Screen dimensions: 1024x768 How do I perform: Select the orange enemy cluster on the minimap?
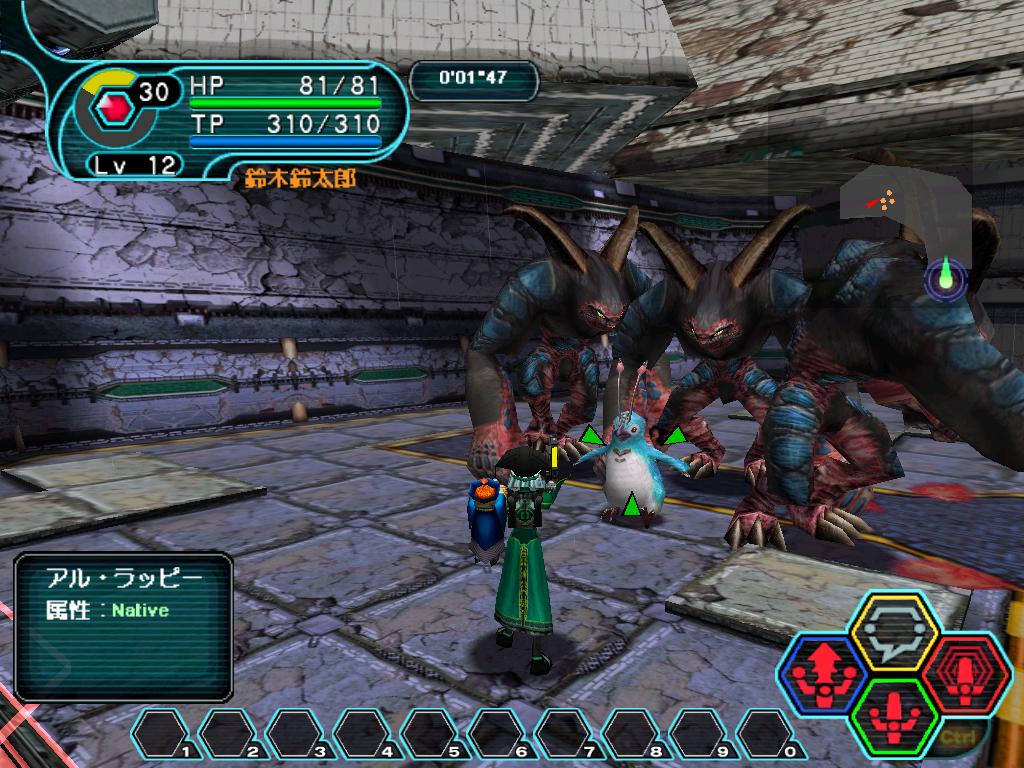tap(883, 201)
